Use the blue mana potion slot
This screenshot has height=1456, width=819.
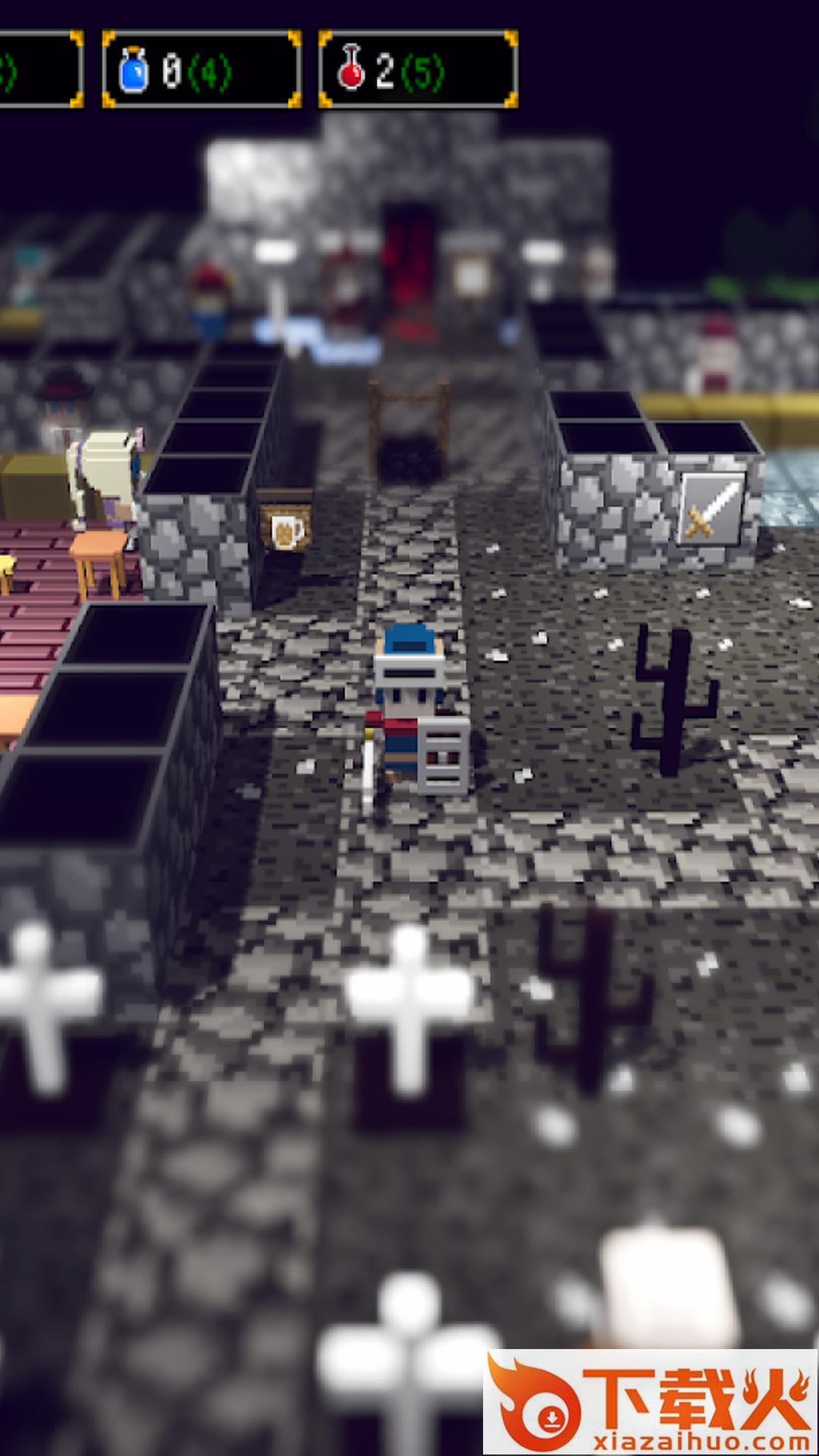point(201,70)
